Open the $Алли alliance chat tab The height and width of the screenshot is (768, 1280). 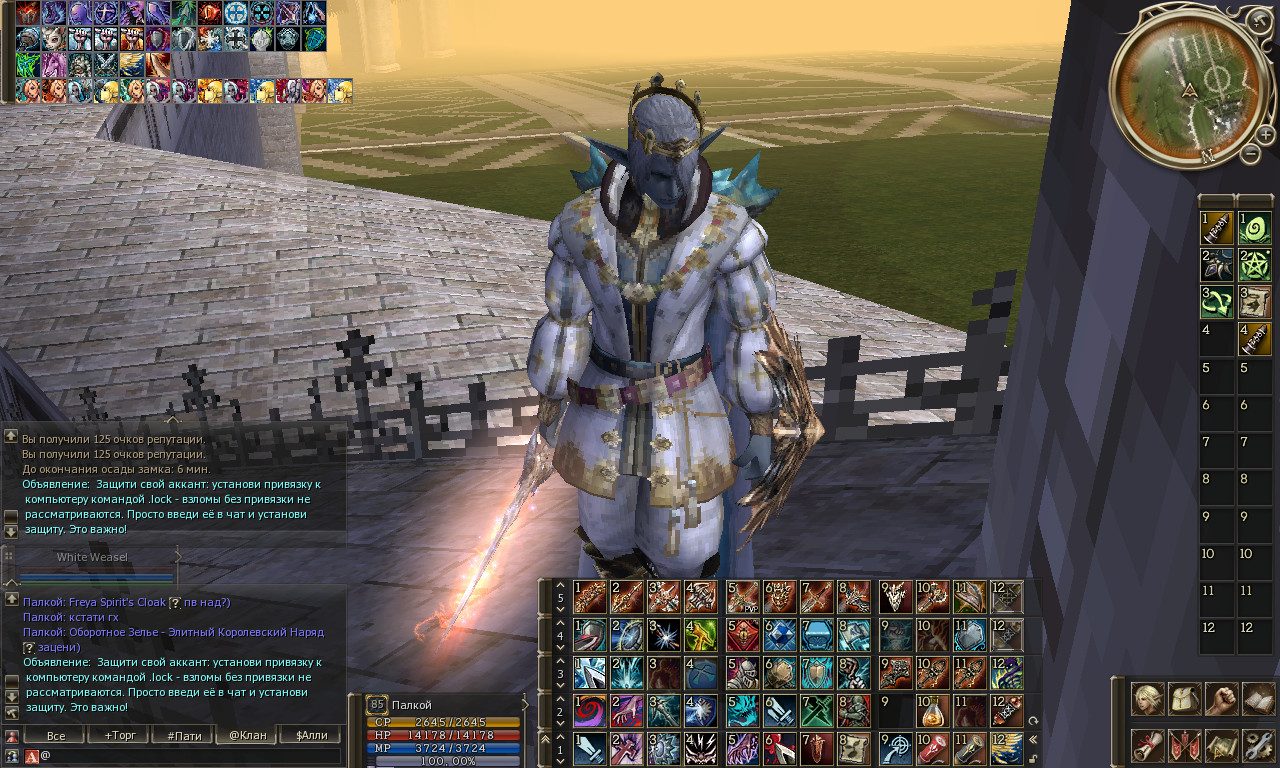click(311, 735)
